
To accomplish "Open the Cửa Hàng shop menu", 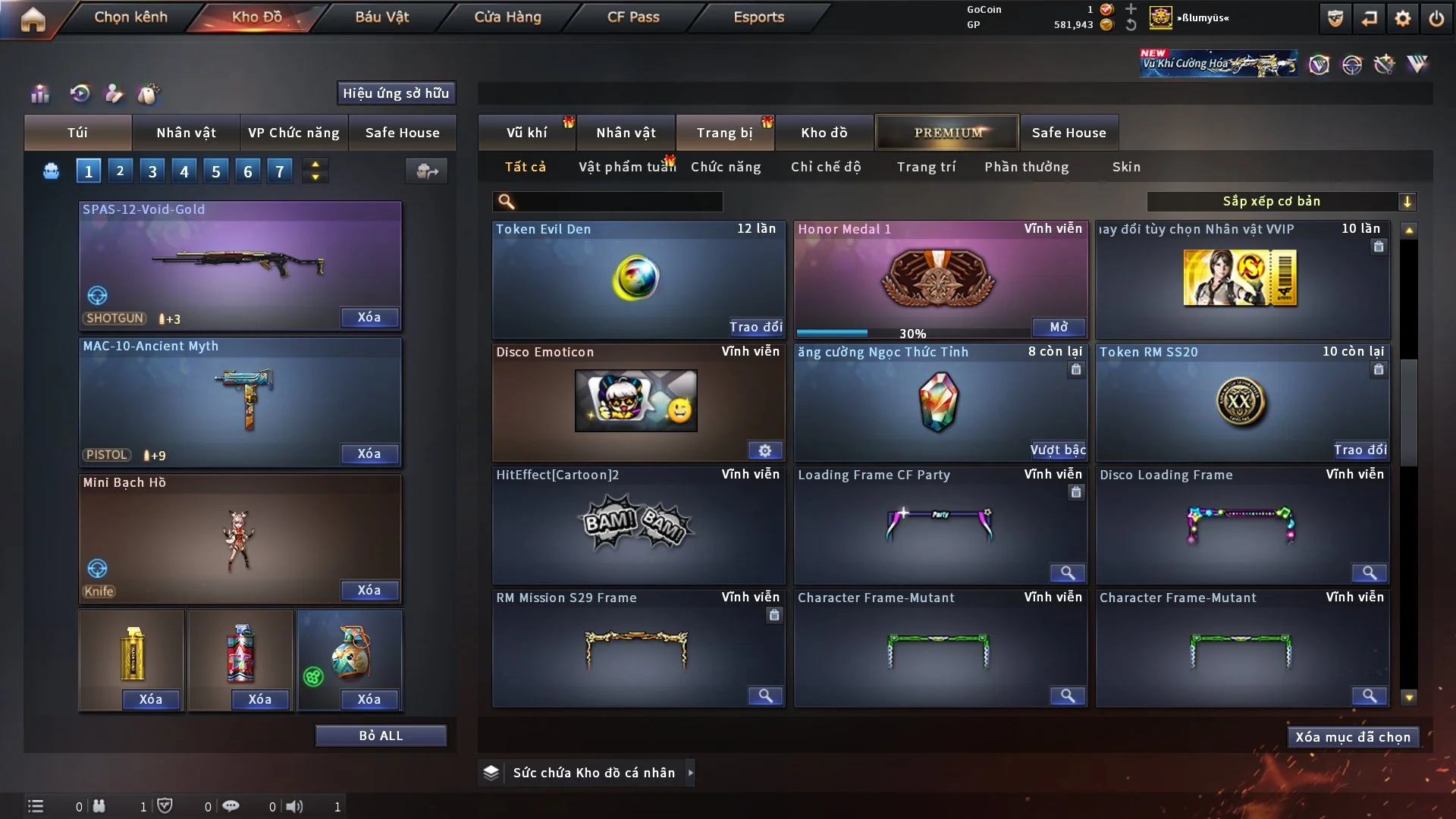I will (x=507, y=17).
